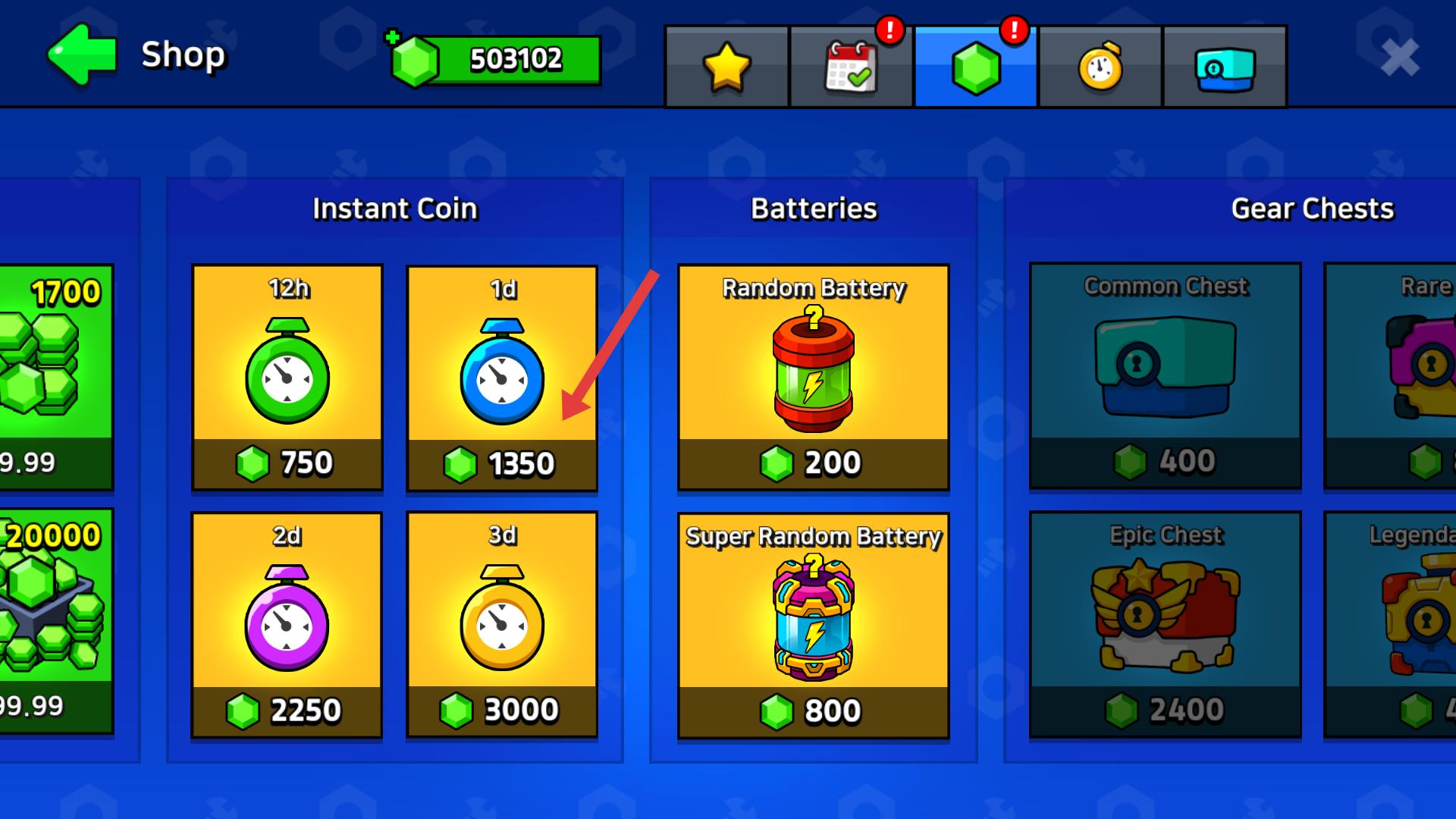This screenshot has width=1456, height=819.
Task: Open the calendar check-in tab
Action: point(851,67)
